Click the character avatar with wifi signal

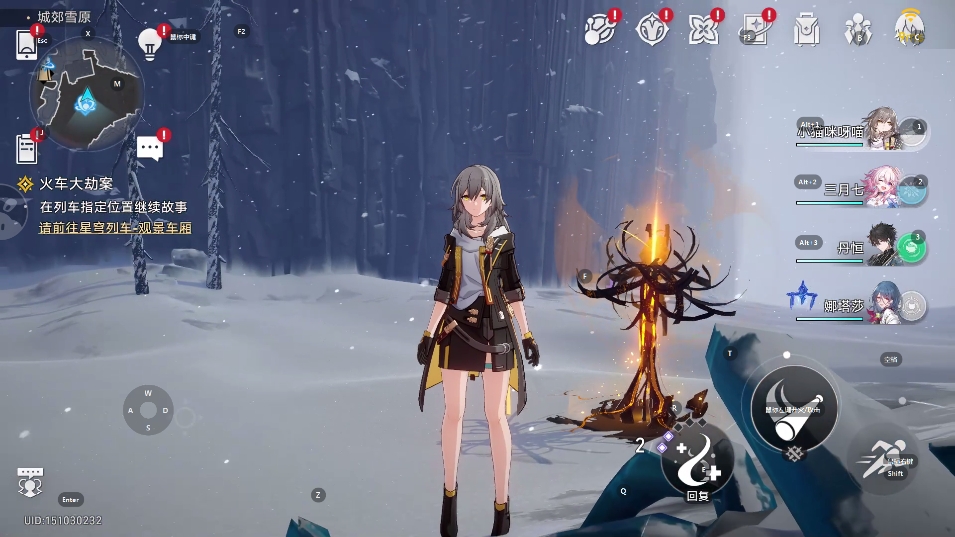[909, 27]
